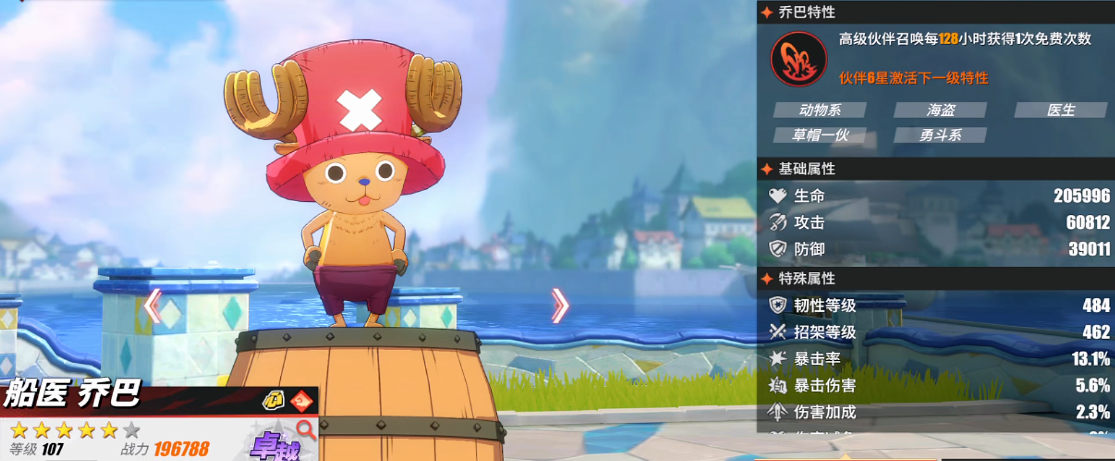Click the yellow 心 attribute badge

click(273, 401)
